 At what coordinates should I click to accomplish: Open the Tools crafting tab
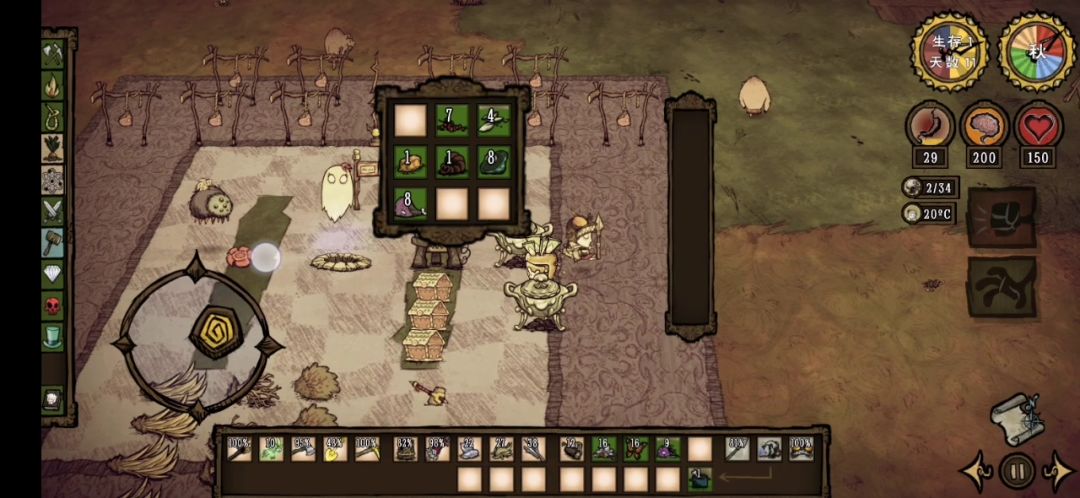tap(53, 54)
